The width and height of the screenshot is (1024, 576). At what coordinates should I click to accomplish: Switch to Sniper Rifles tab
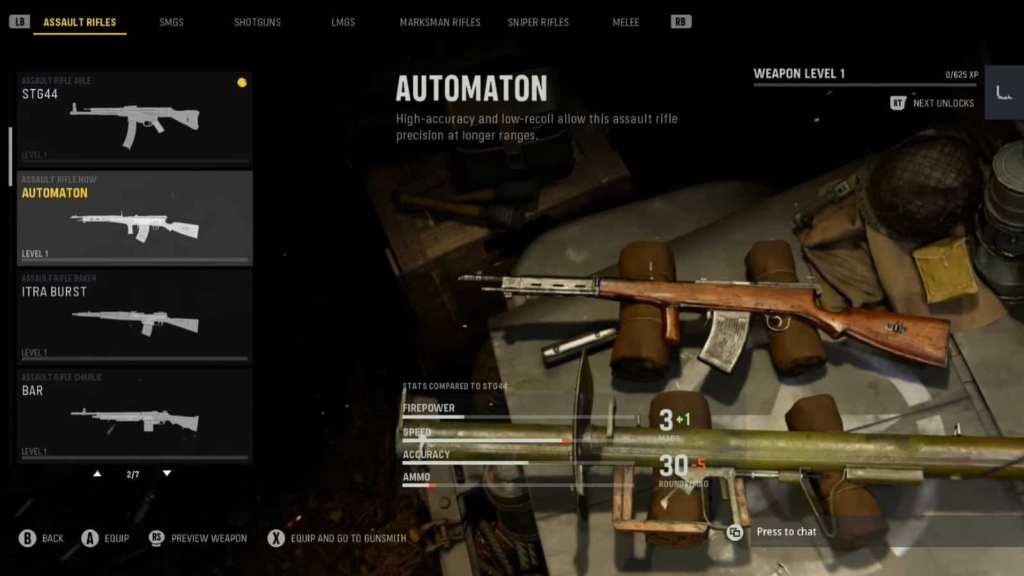538,22
